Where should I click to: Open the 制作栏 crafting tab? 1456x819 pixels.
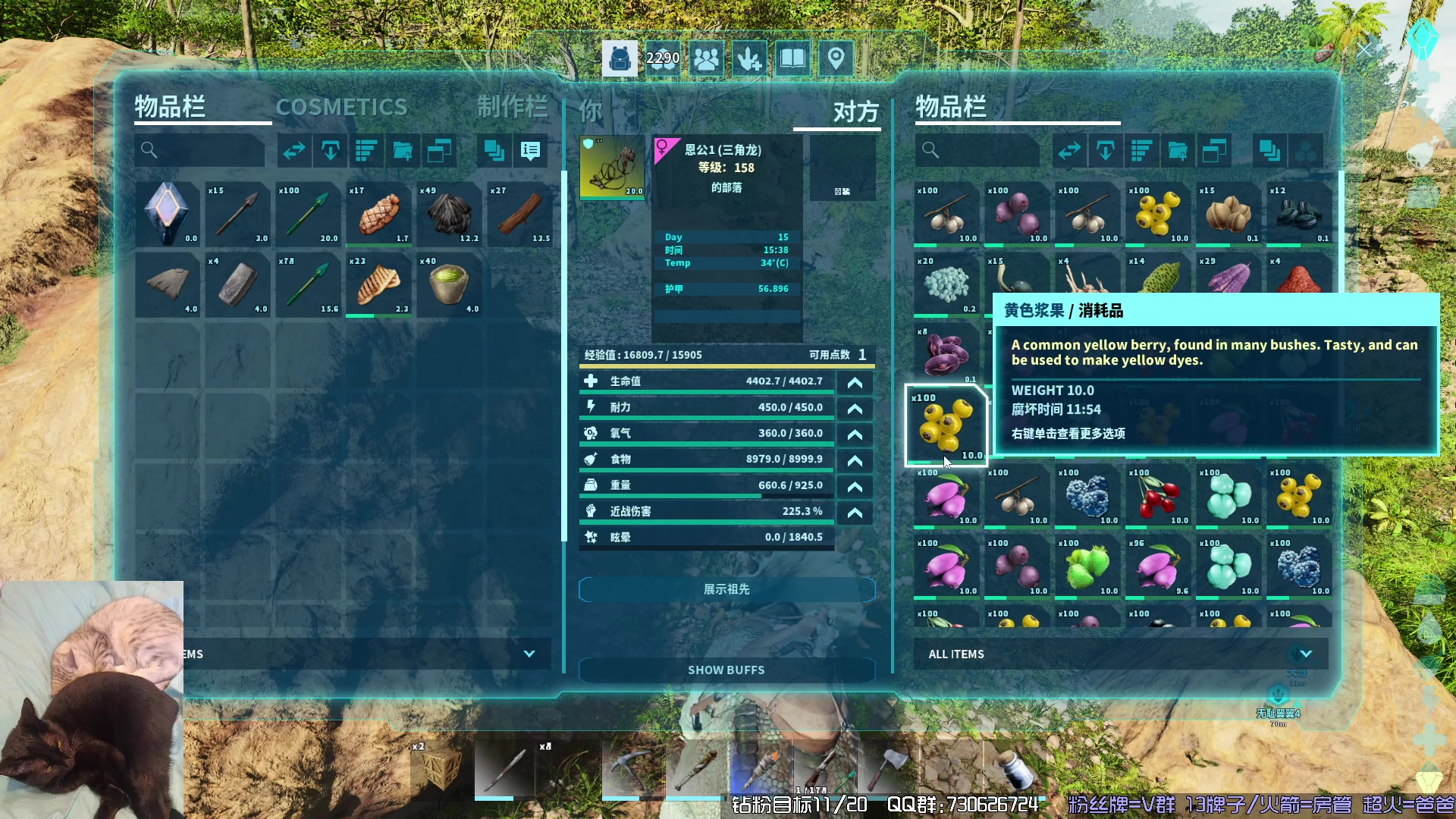coord(513,108)
